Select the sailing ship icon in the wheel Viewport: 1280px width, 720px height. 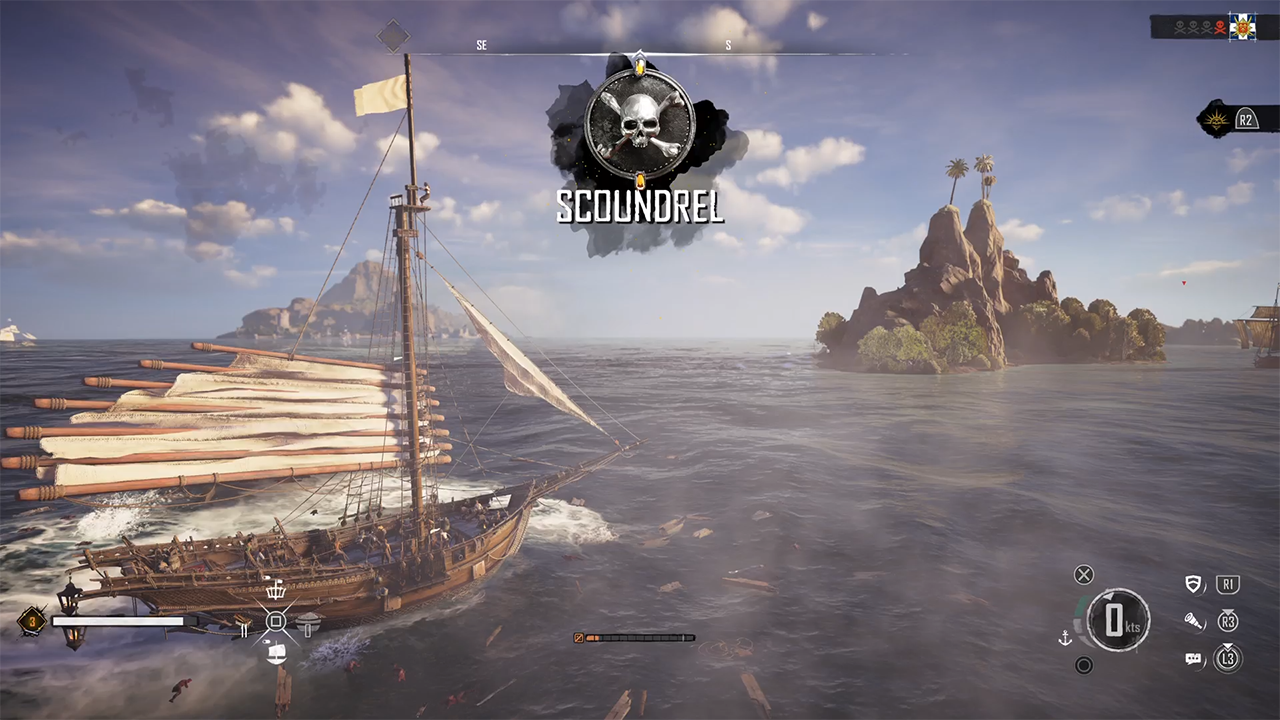[x=277, y=653]
